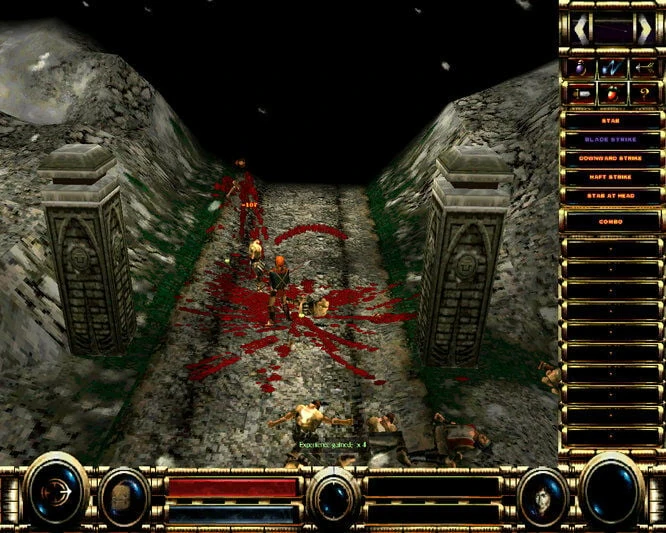The width and height of the screenshot is (666, 533).
Task: Choose the Blade Strike attack
Action: pyautogui.click(x=613, y=139)
